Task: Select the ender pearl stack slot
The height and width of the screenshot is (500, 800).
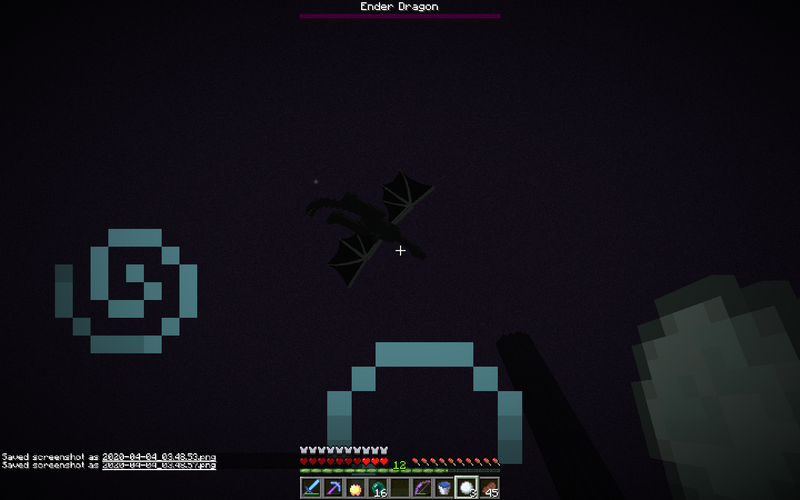Action: [377, 488]
